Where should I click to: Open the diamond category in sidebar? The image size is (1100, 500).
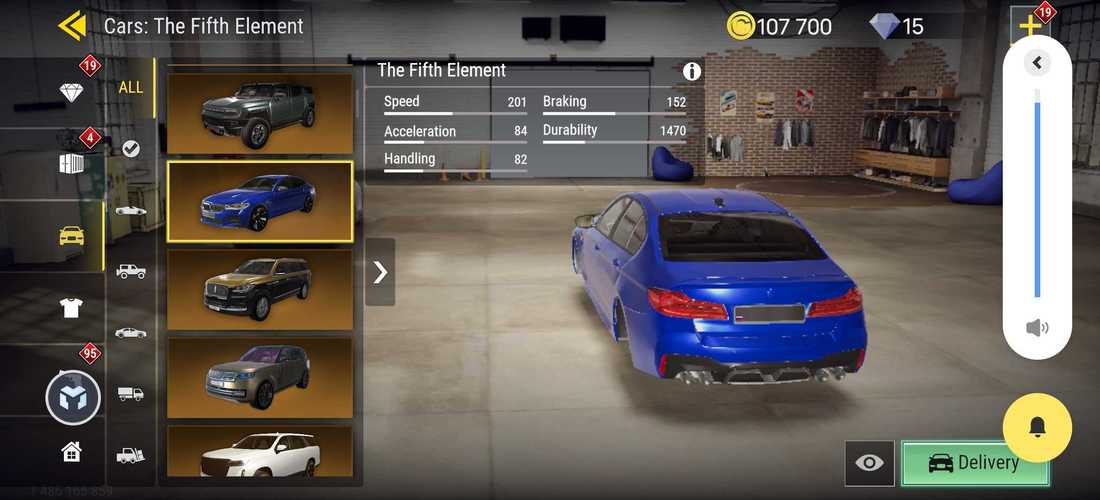click(71, 93)
